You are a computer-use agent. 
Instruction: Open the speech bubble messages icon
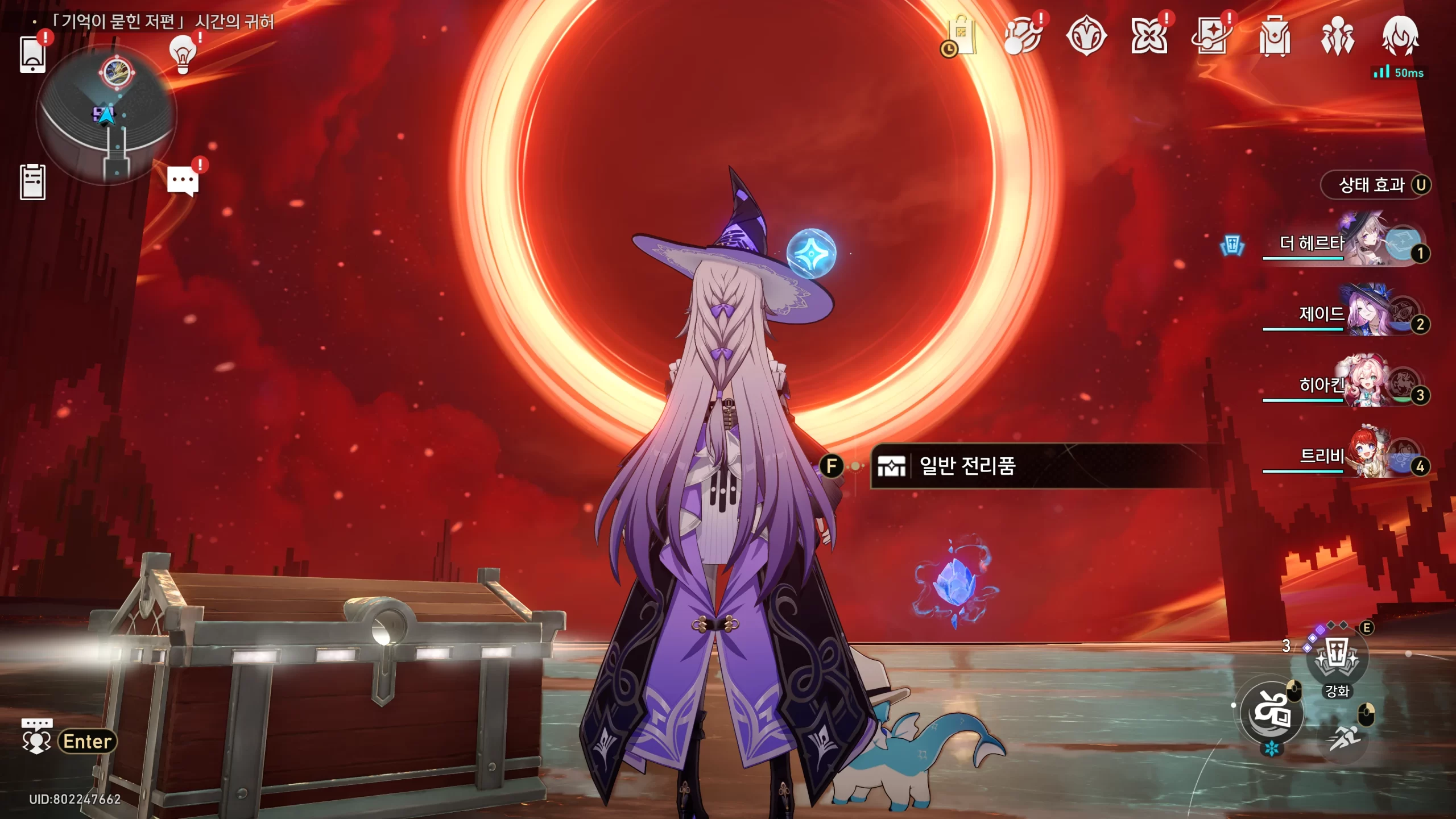click(x=183, y=181)
